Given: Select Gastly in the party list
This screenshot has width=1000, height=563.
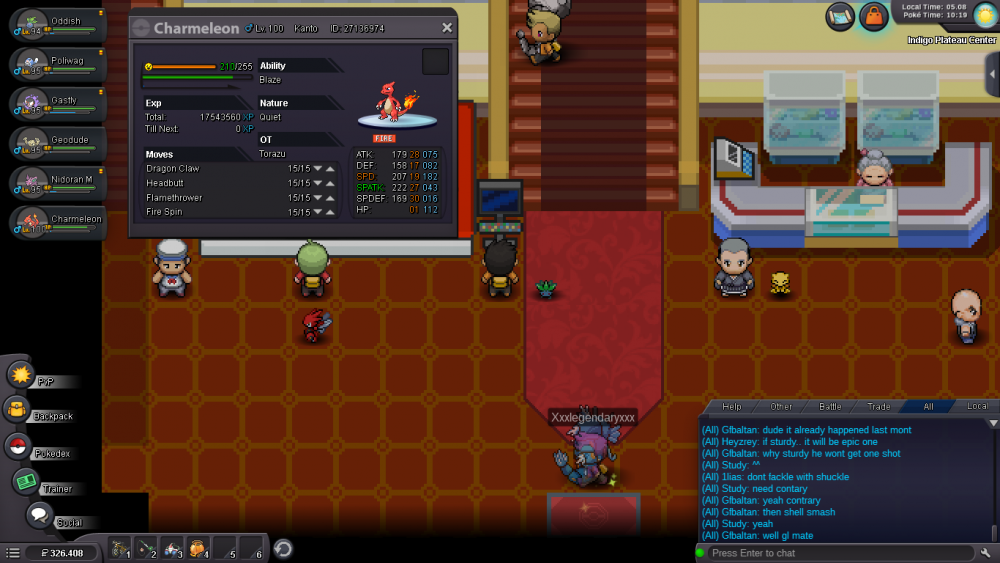Looking at the screenshot, I should click(58, 104).
